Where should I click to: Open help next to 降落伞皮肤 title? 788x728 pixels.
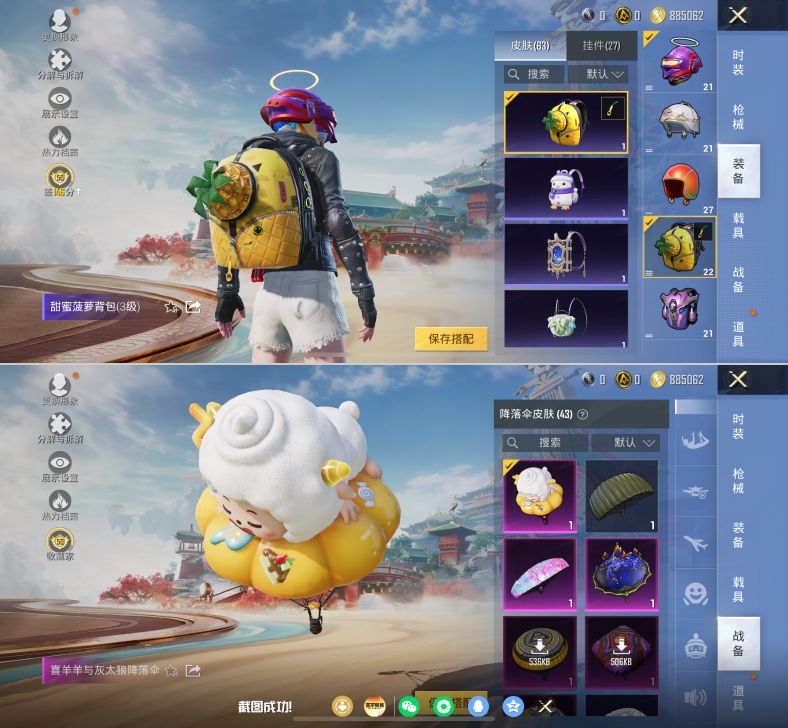click(583, 415)
